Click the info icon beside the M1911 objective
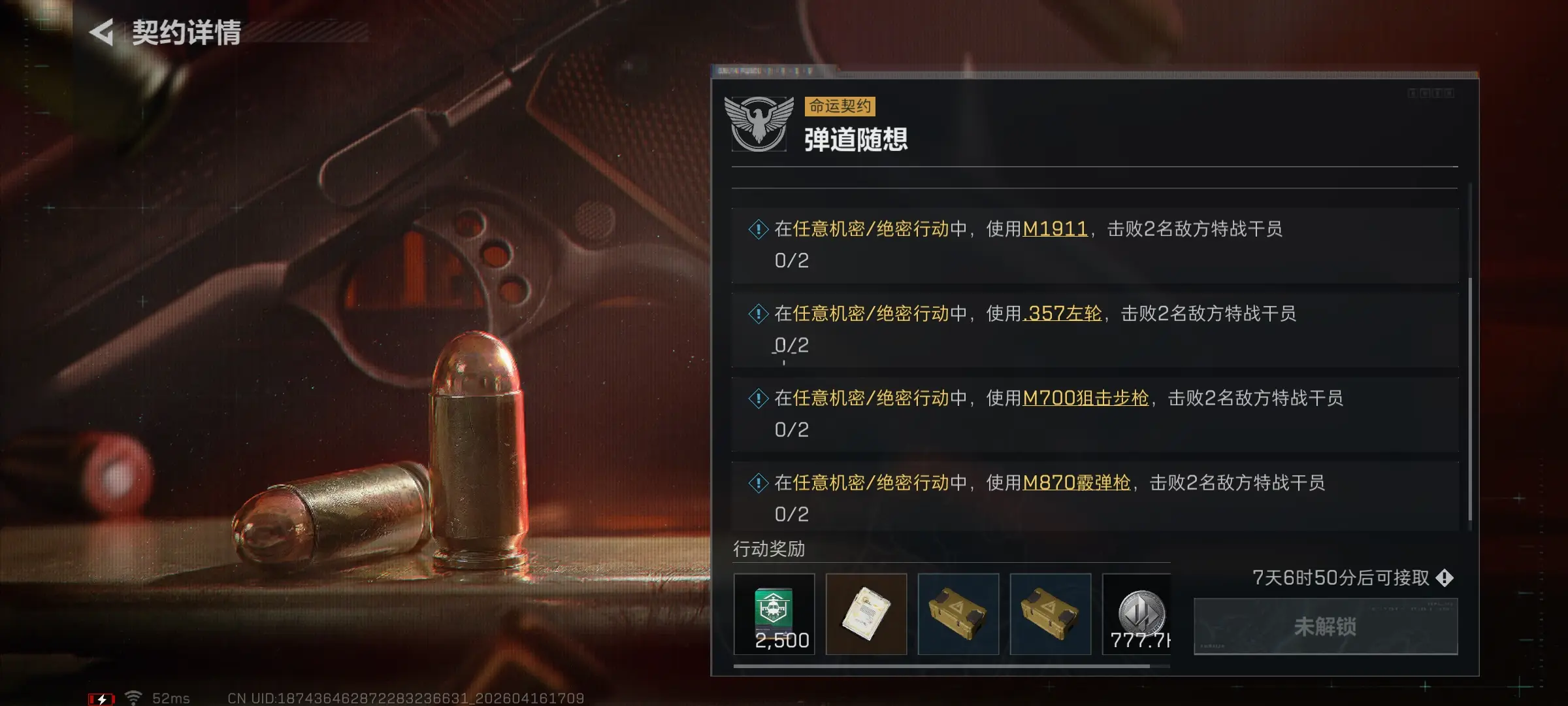 click(758, 229)
